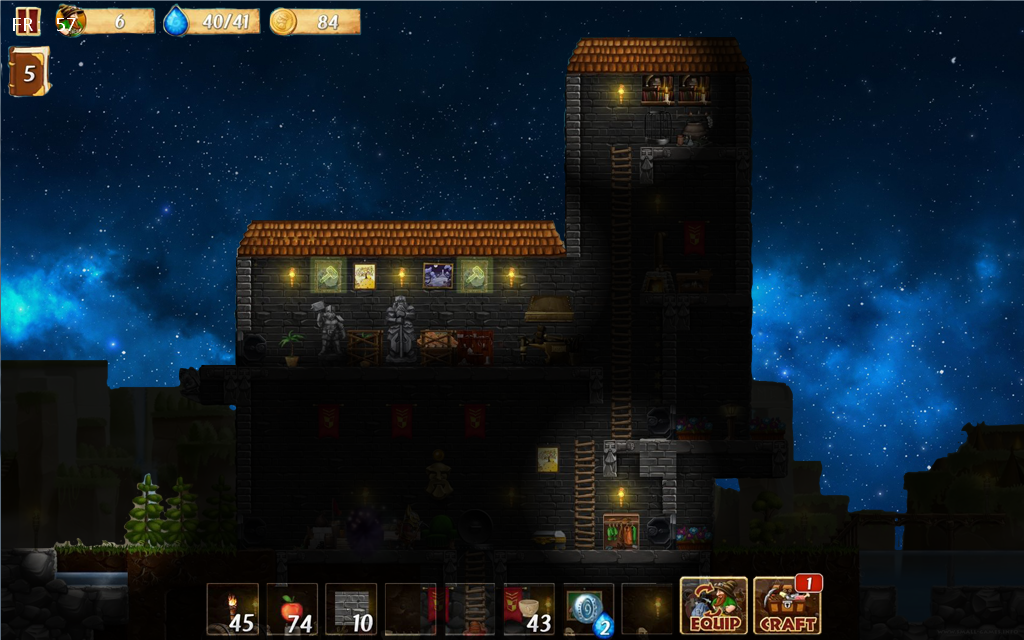Select the wooden ladder hotbar slot

(470, 608)
